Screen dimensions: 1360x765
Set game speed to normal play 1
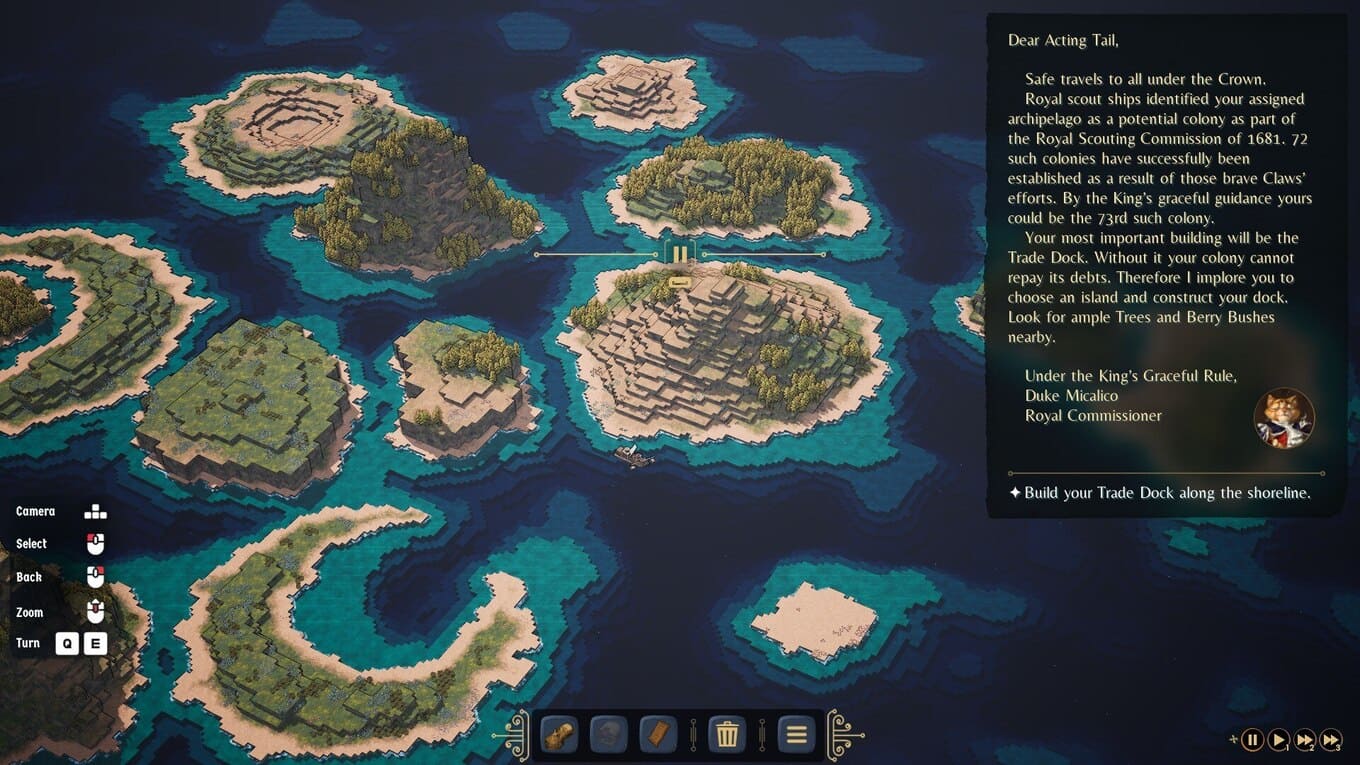(1279, 740)
